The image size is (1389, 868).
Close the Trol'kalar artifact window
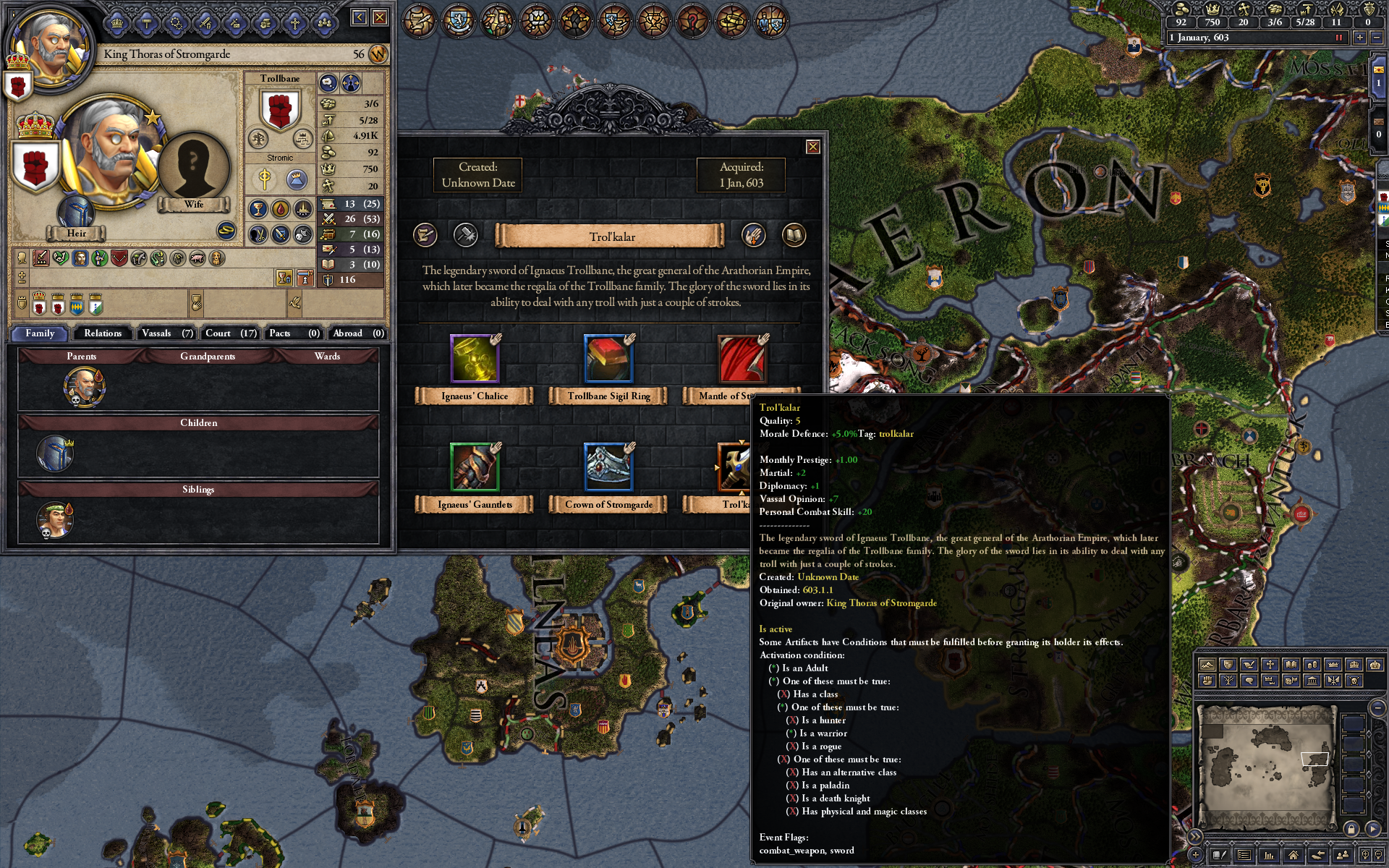[813, 147]
